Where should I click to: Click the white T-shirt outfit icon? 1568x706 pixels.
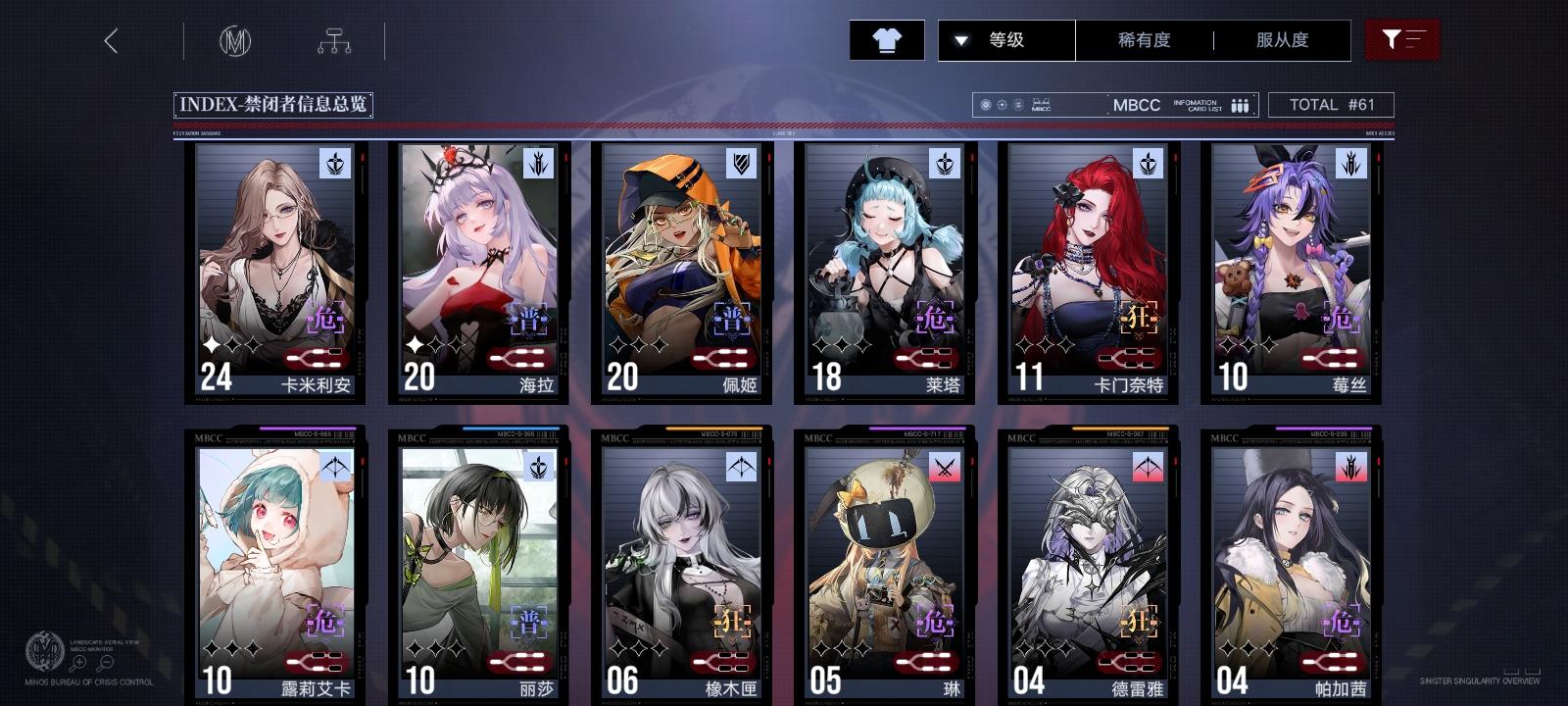point(888,39)
